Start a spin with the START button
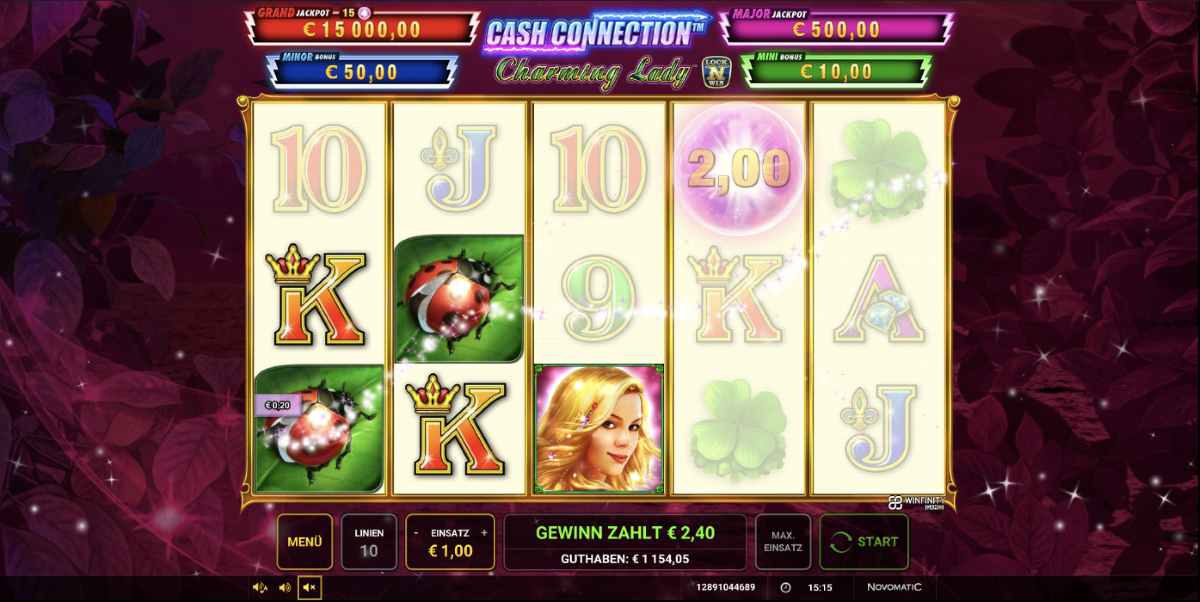The width and height of the screenshot is (1200, 602). pos(864,542)
